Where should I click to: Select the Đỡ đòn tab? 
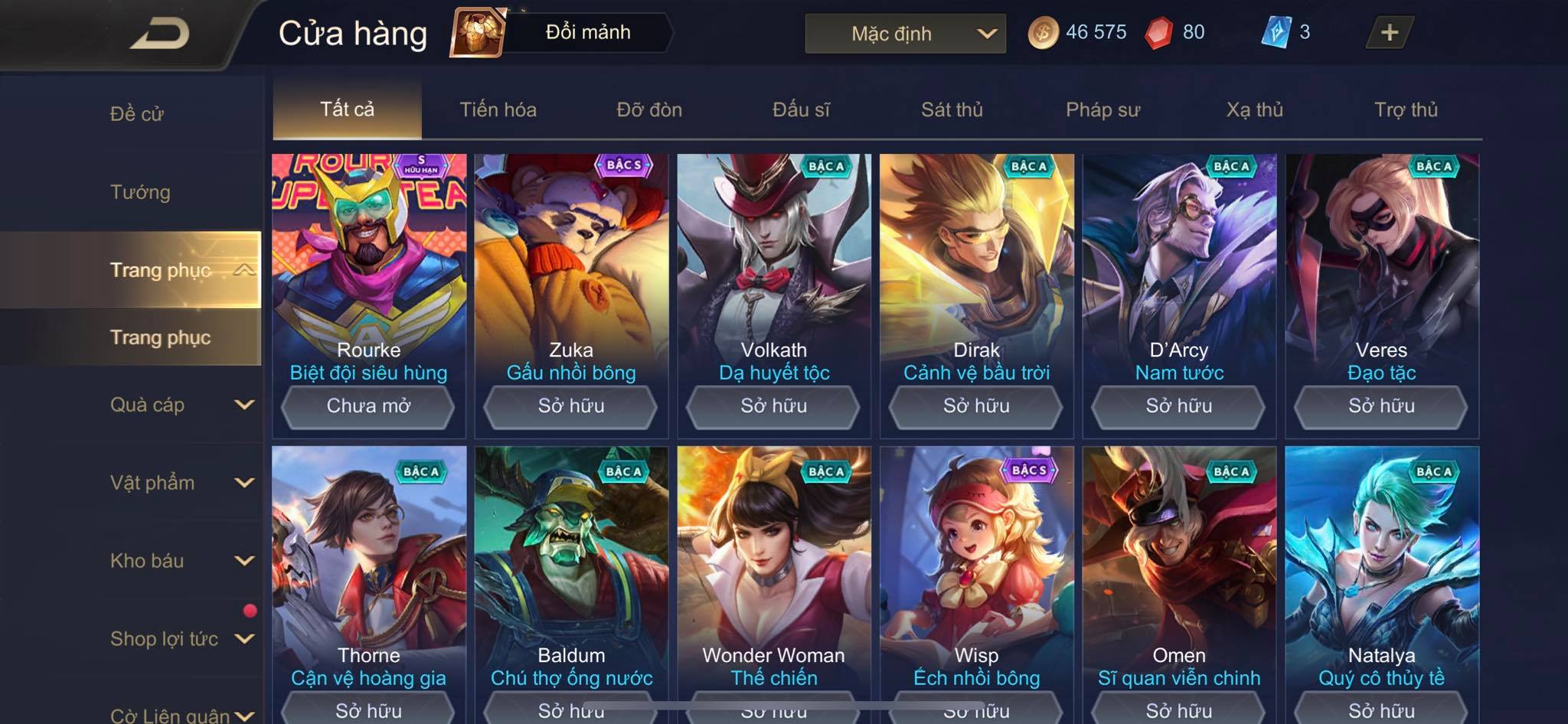tap(649, 109)
